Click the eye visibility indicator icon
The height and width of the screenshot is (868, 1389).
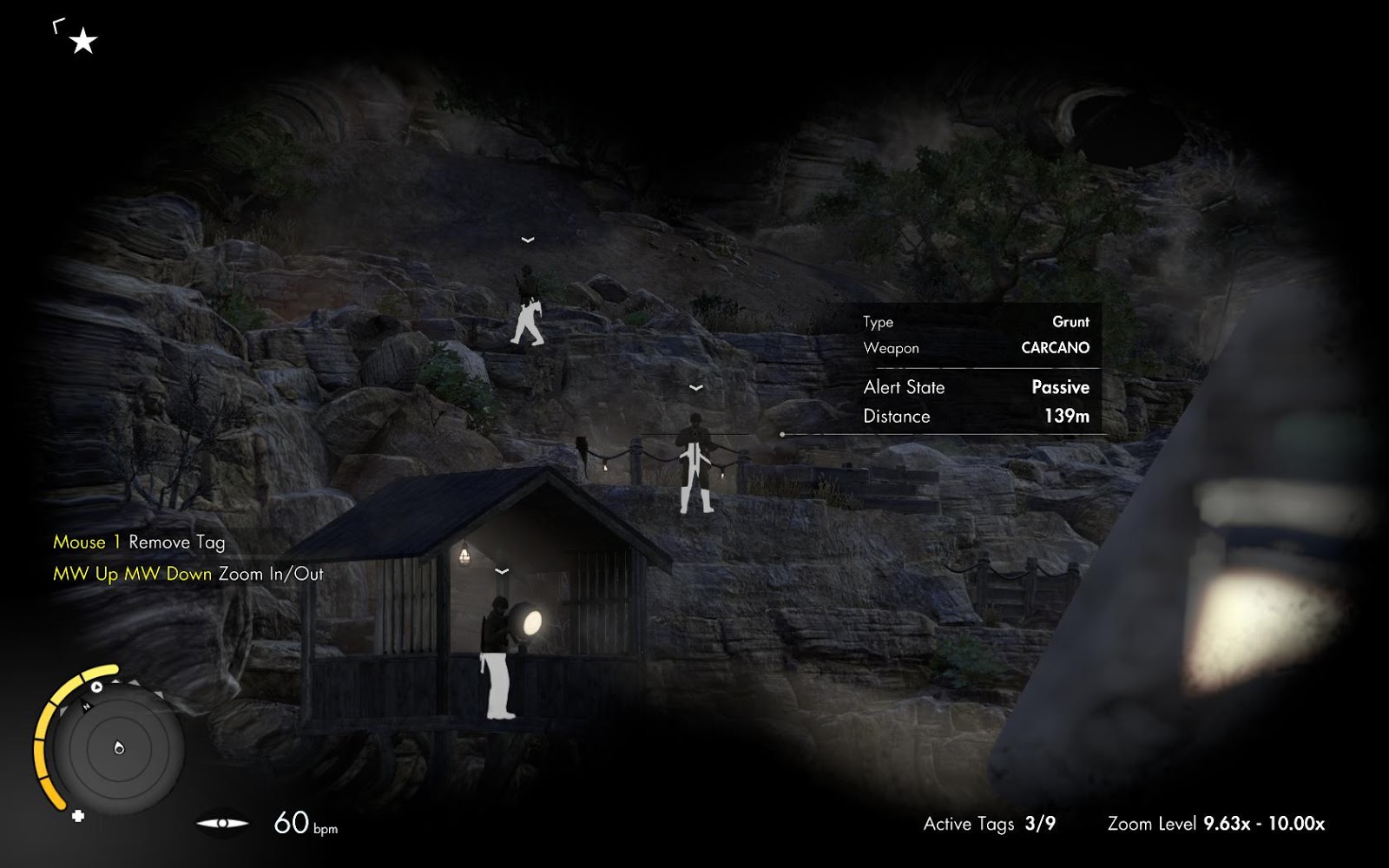pos(222,823)
